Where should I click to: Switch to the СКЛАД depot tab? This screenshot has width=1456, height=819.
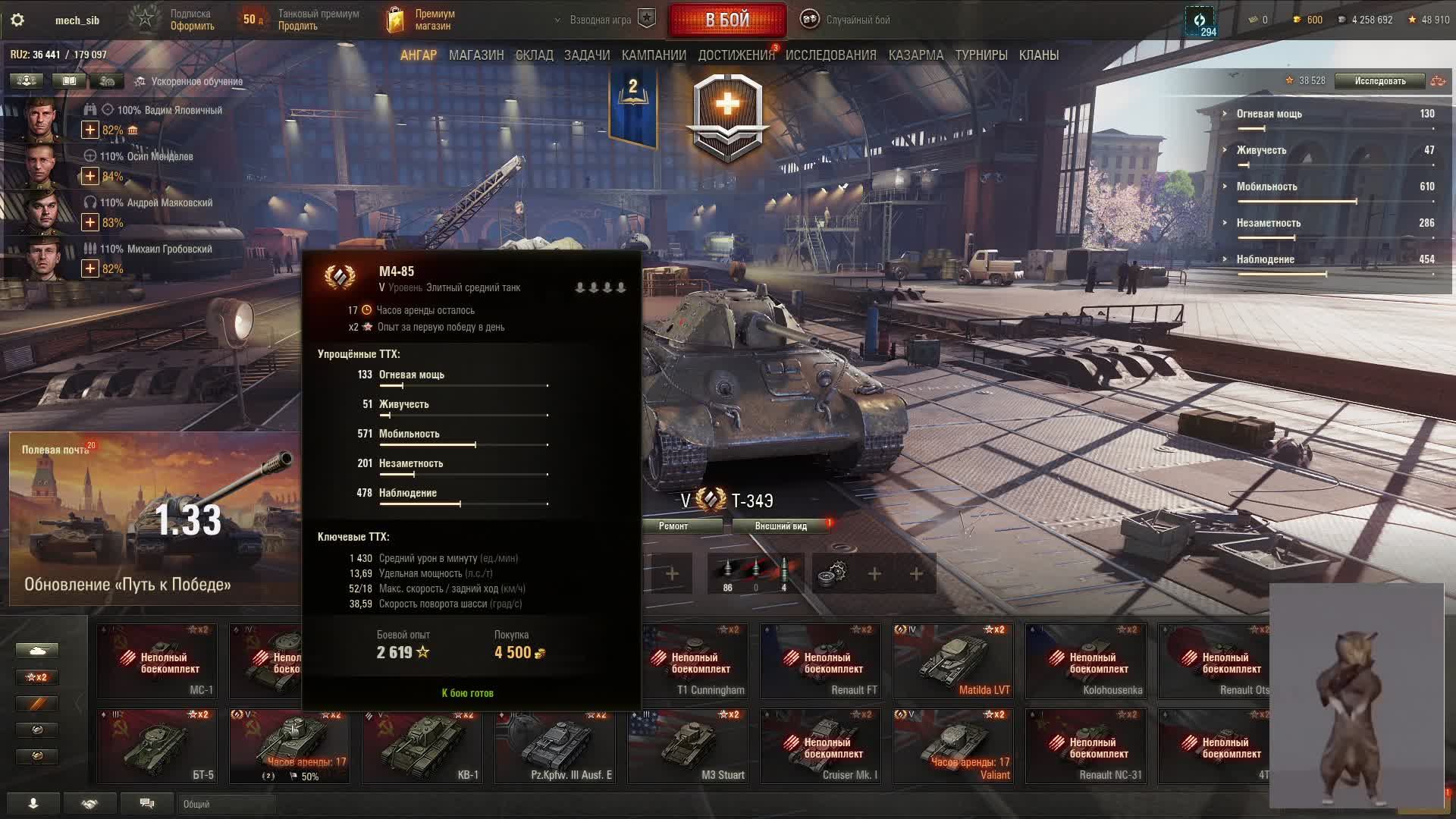click(x=534, y=55)
